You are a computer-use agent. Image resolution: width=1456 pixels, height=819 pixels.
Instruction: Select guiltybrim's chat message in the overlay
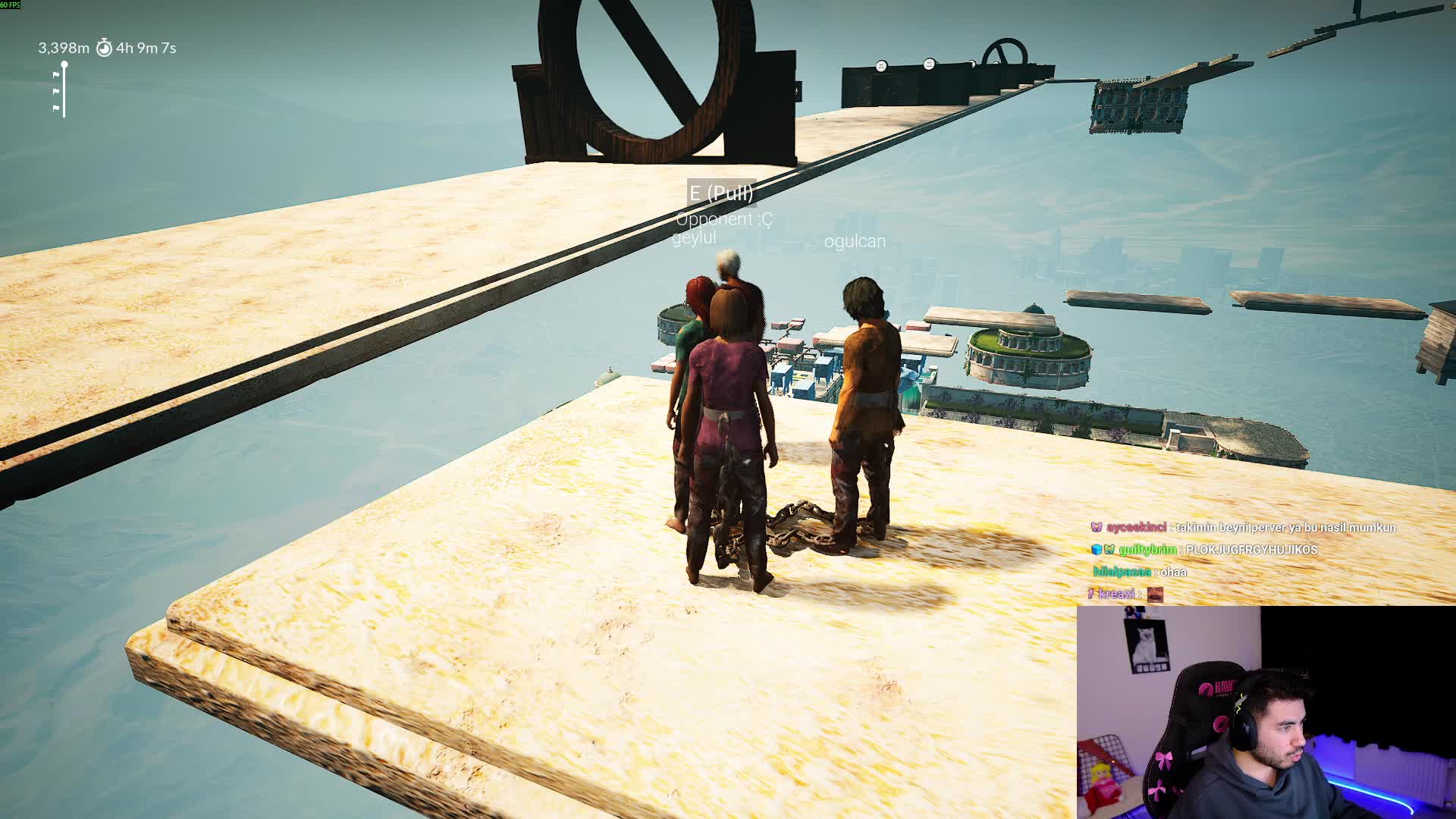click(1251, 550)
